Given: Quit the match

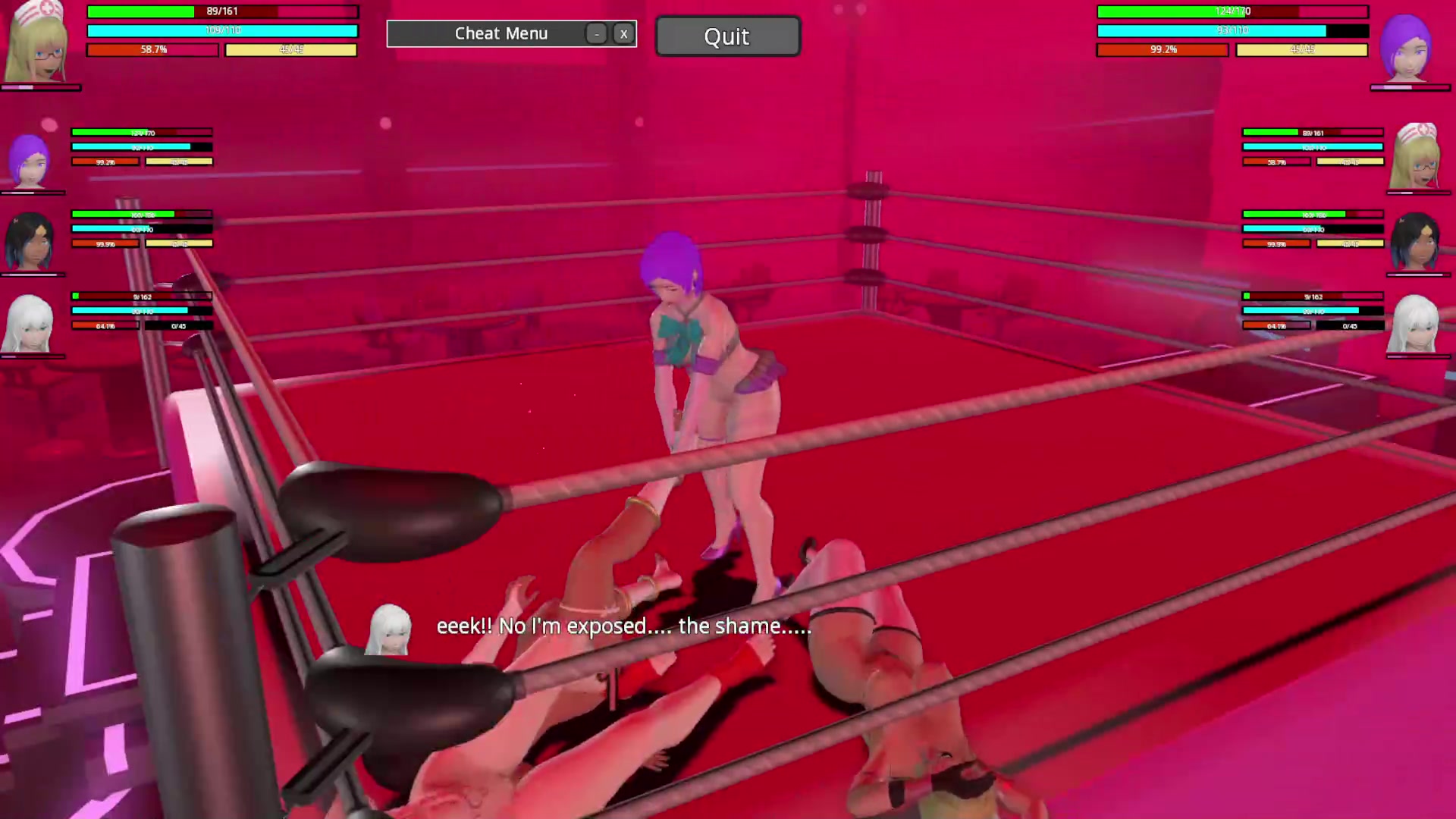Looking at the screenshot, I should [726, 36].
